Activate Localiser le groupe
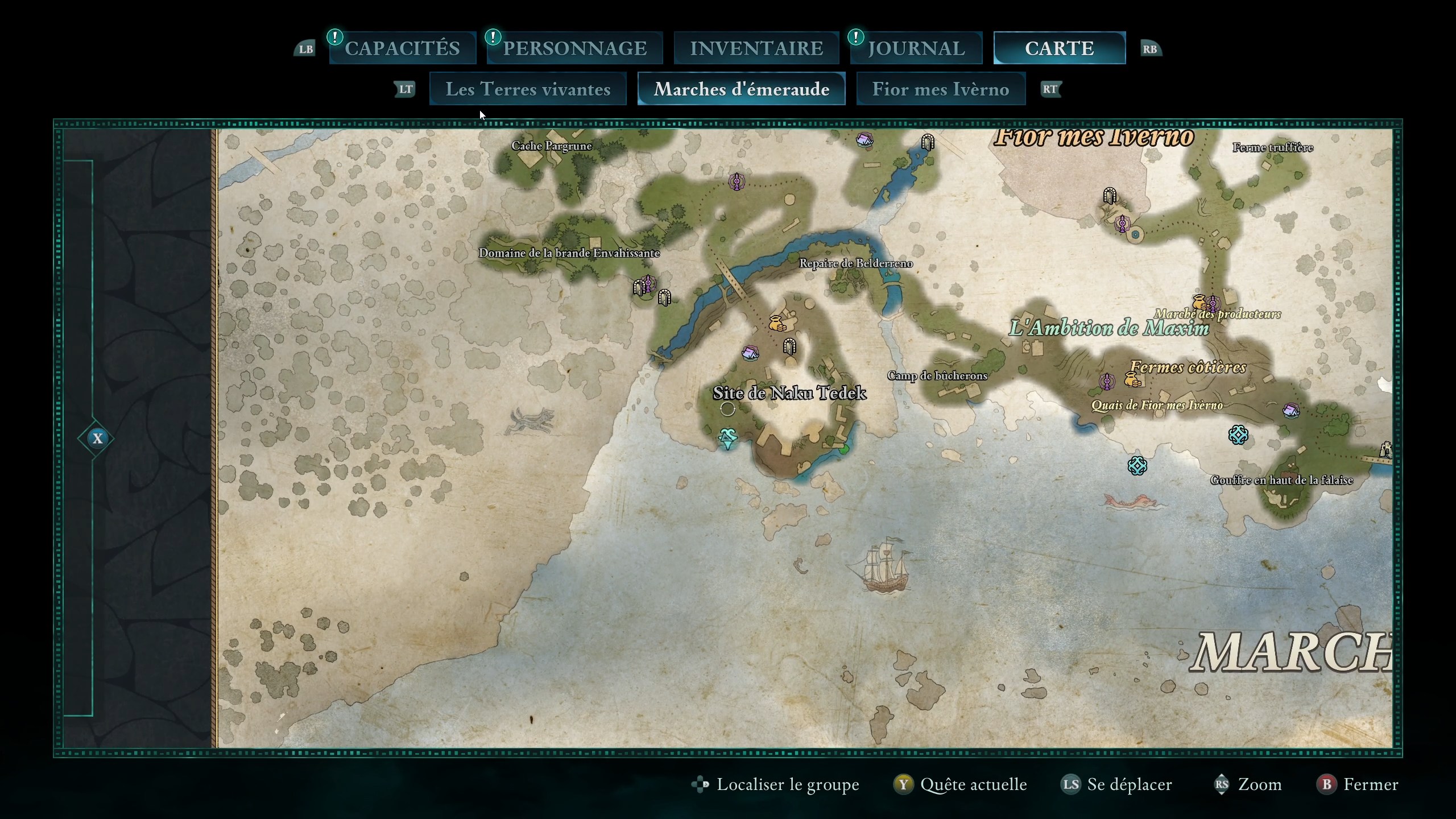The image size is (1456, 819). (775, 784)
